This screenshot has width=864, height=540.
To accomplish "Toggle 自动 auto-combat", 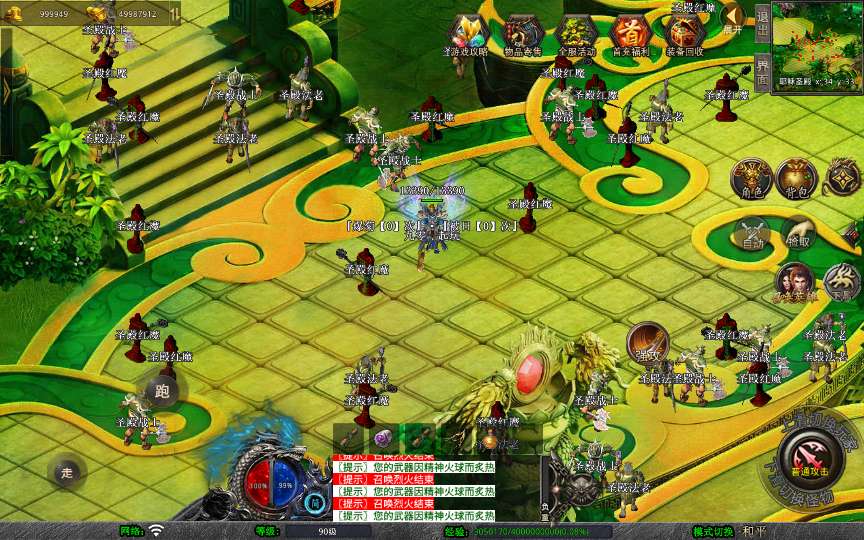I will tap(752, 233).
